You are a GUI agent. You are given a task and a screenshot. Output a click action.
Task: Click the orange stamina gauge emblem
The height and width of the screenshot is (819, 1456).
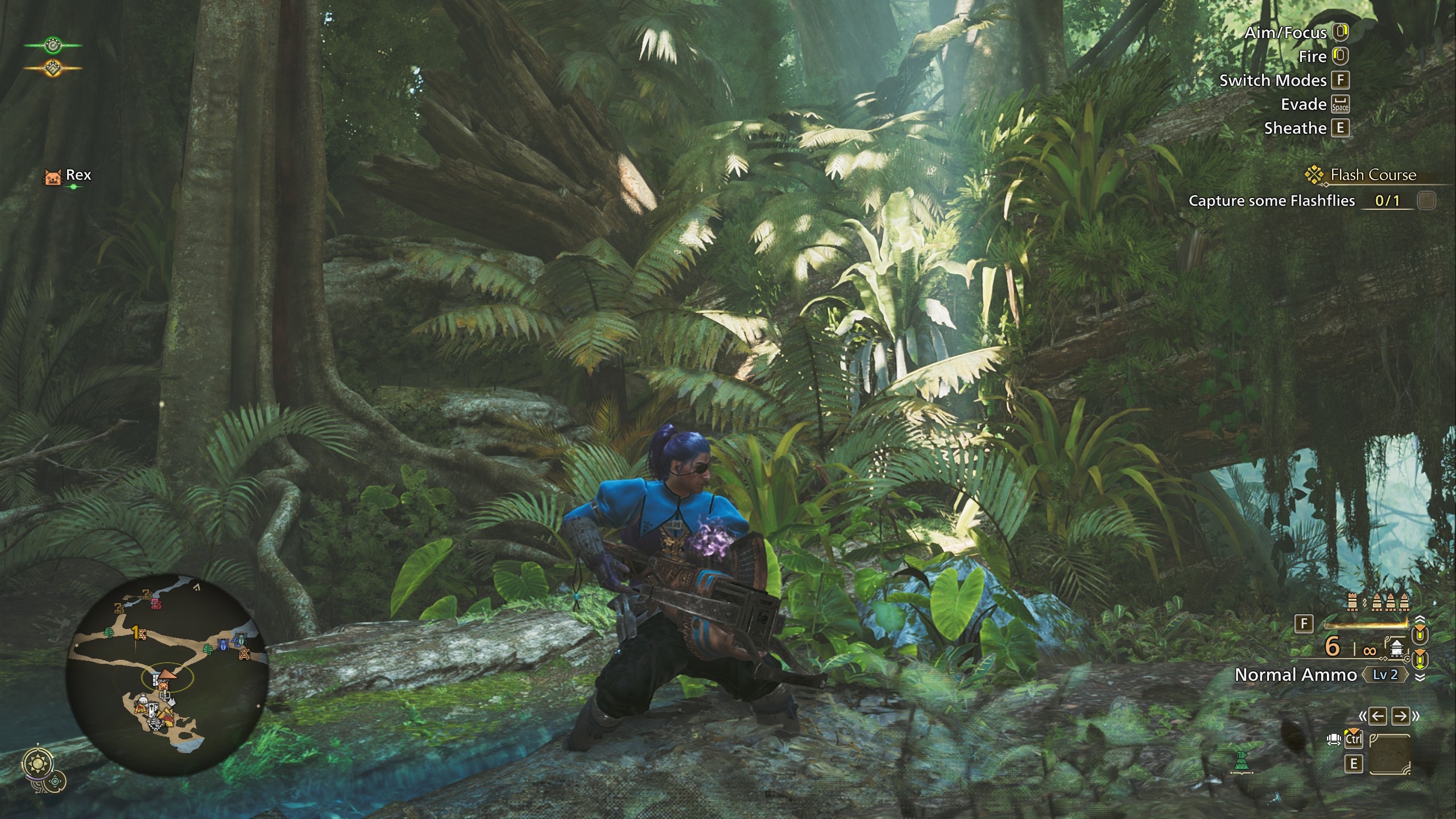(x=52, y=68)
